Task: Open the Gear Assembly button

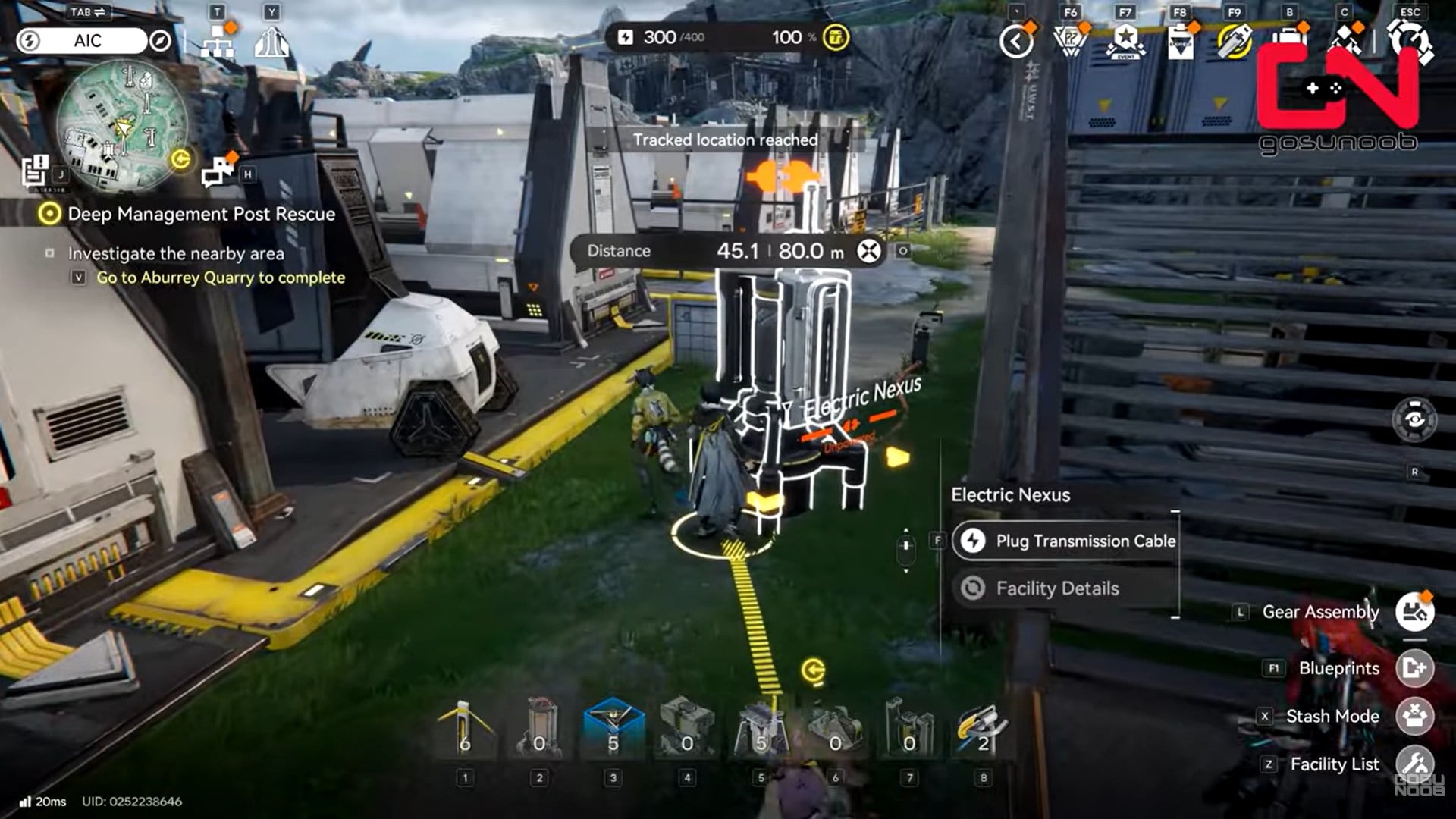Action: [1414, 612]
